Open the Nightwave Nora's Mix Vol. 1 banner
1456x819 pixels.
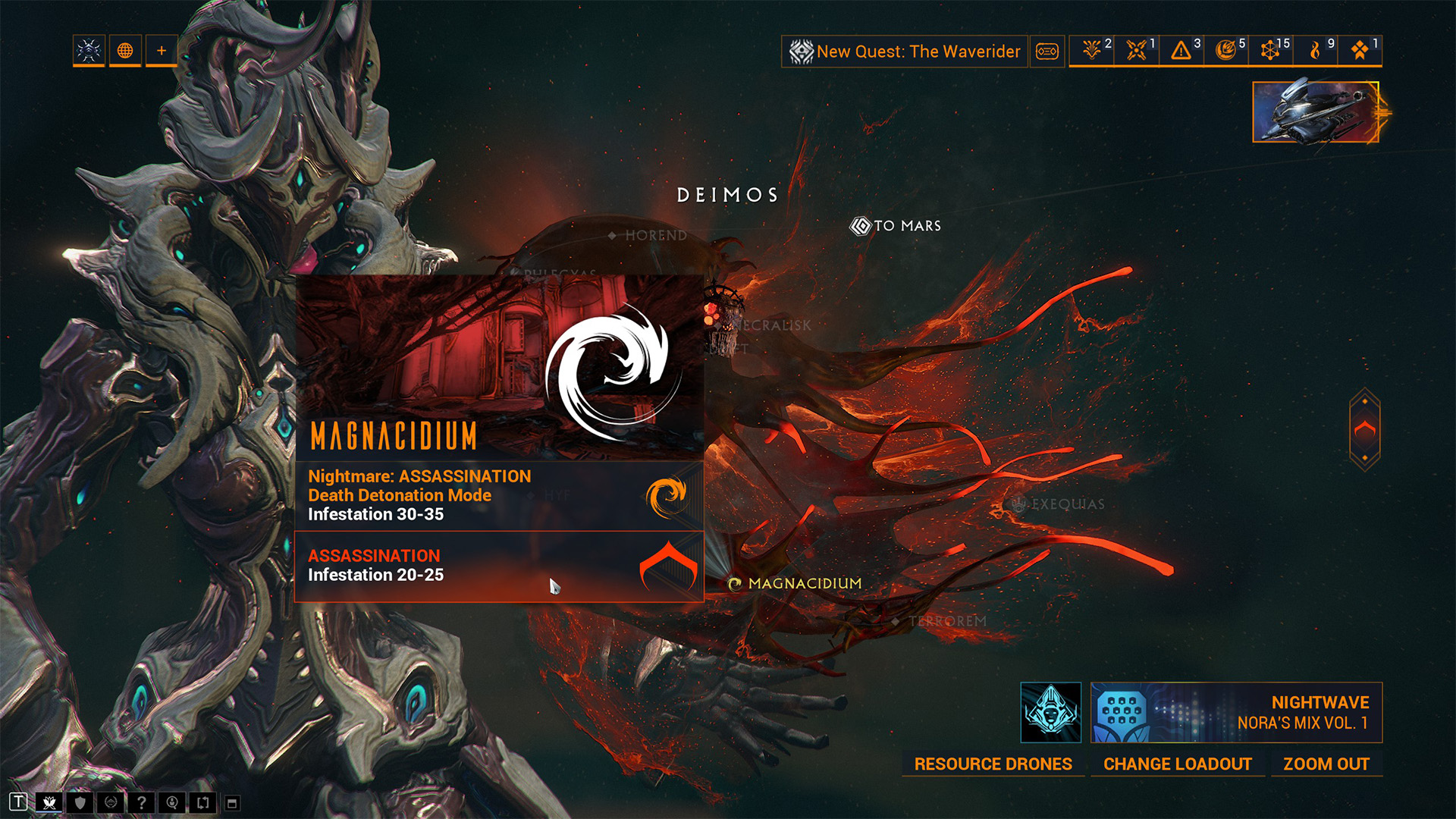1236,713
